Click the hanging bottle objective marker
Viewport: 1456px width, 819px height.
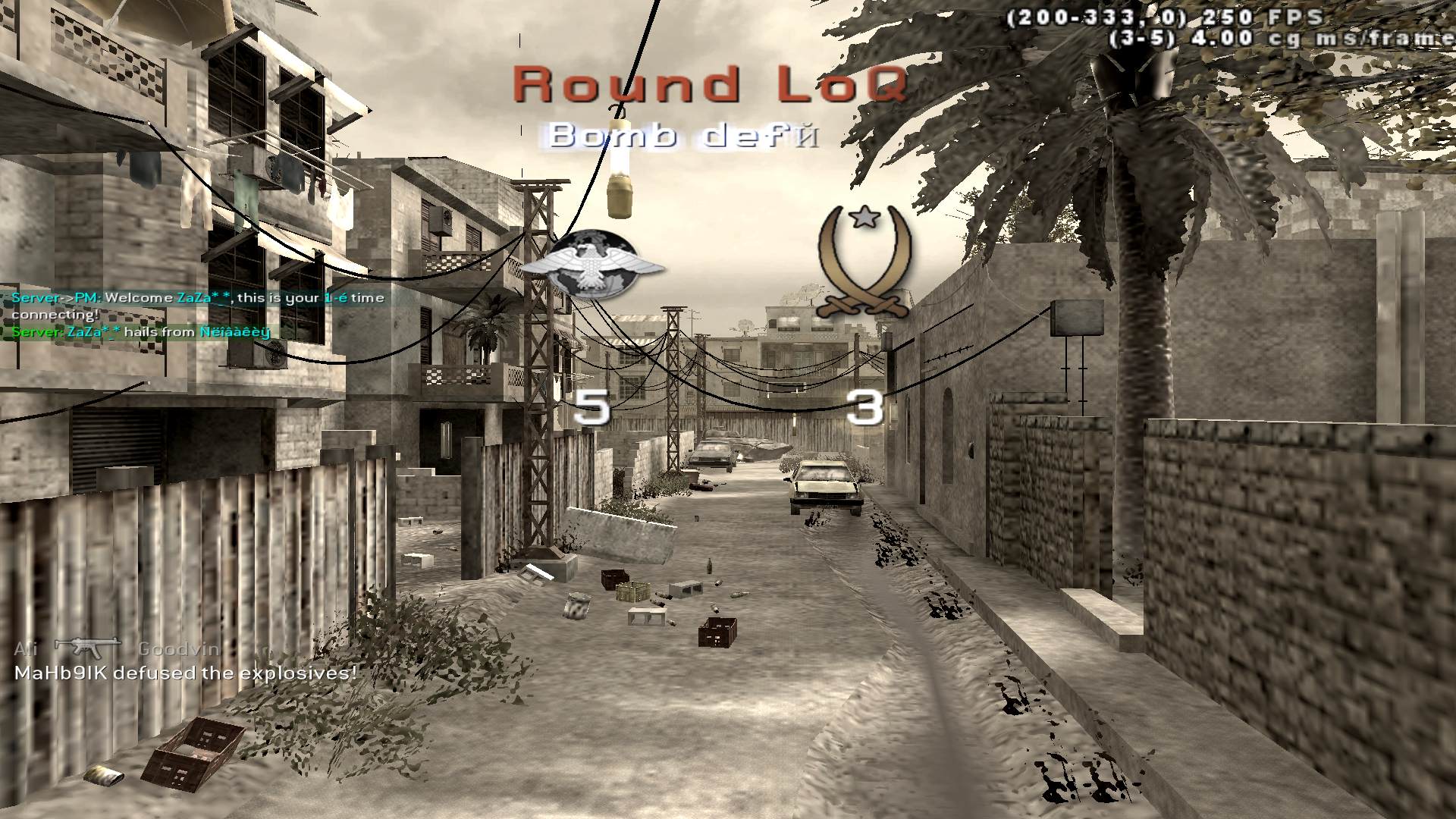620,174
